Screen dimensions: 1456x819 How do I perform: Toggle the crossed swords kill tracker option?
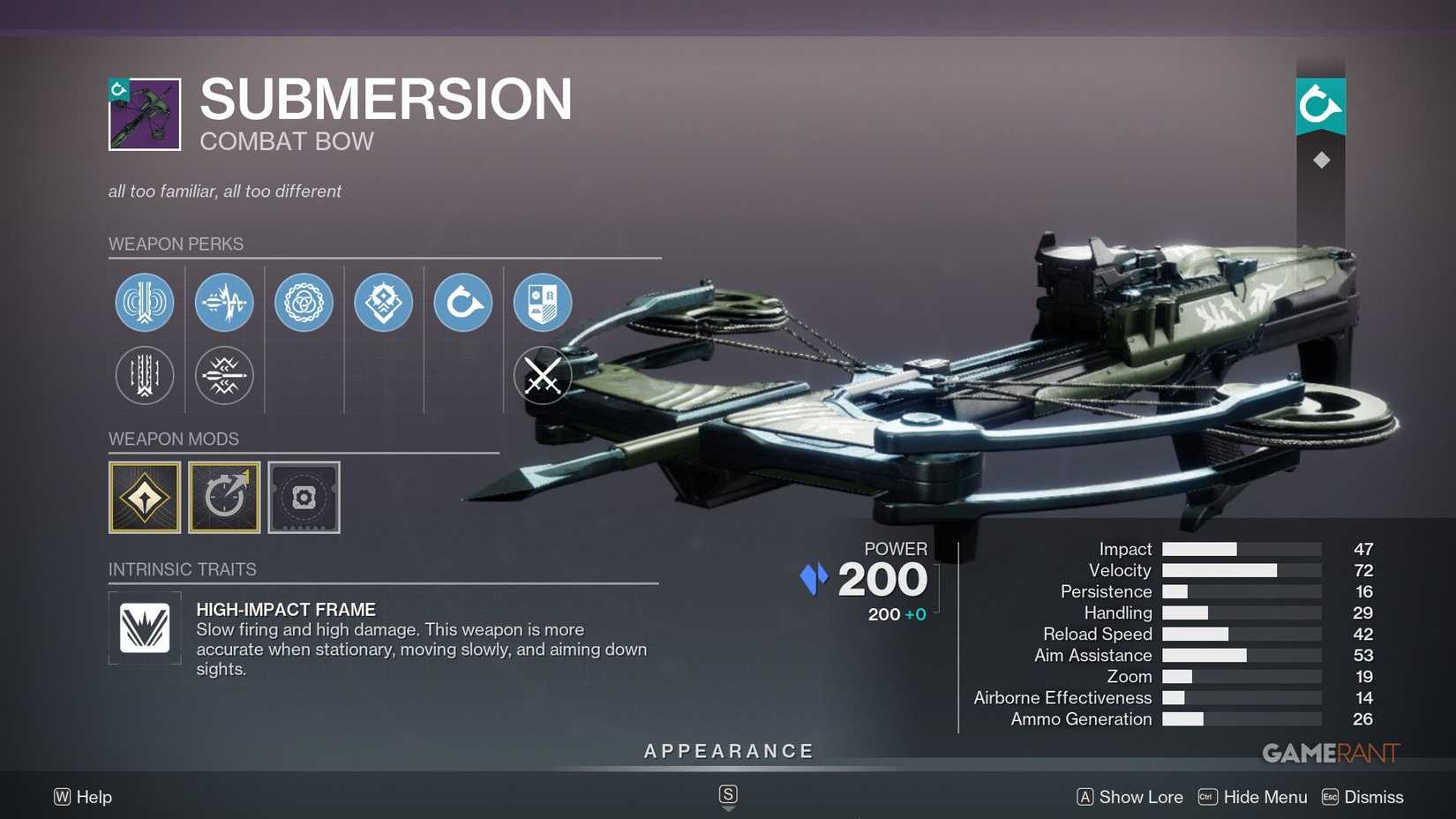(x=542, y=375)
